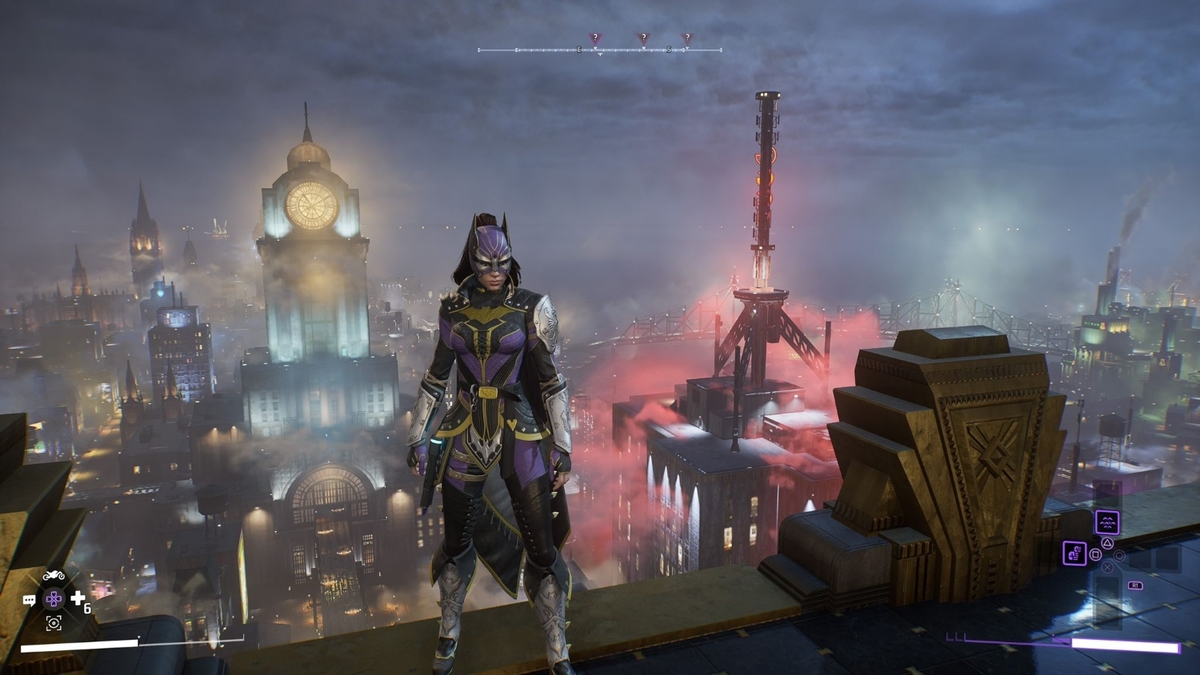Open the speech bubble emote icon
The height and width of the screenshot is (675, 1200).
[x=29, y=600]
